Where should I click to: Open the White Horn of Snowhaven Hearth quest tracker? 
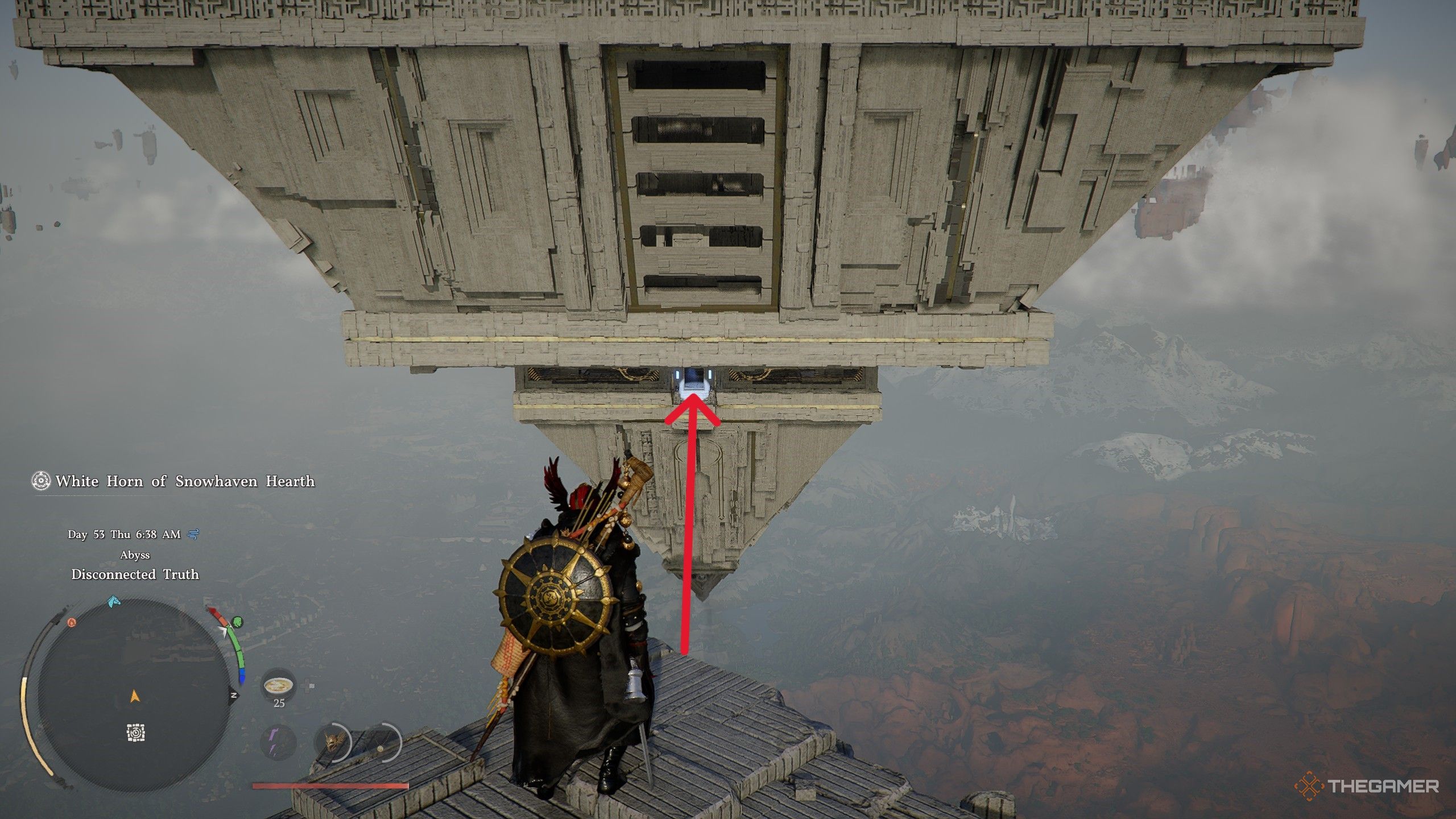tap(174, 481)
